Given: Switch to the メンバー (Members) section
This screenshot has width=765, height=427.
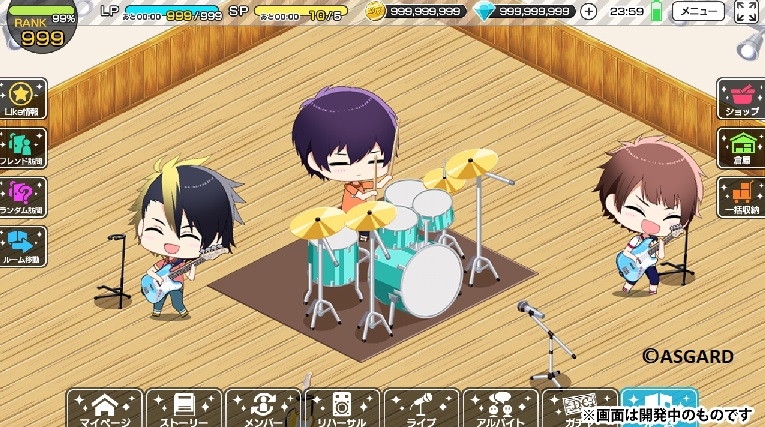Looking at the screenshot, I should 263,408.
